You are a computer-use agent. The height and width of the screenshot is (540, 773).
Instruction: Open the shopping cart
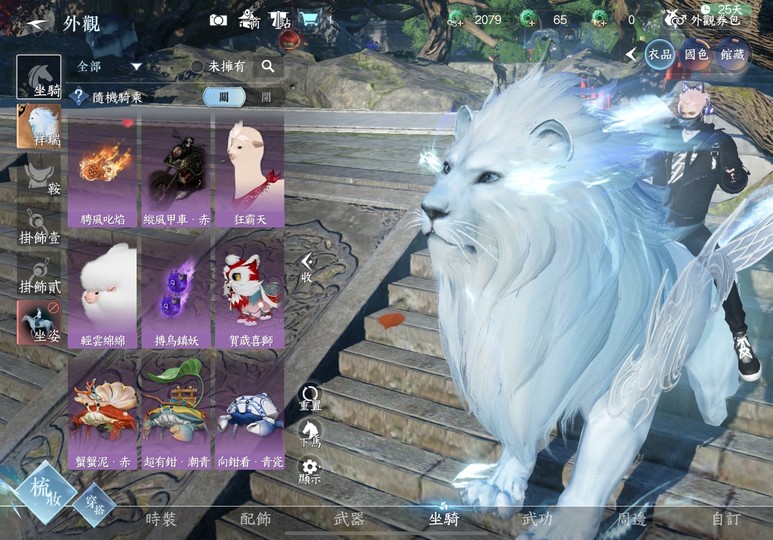coord(310,20)
